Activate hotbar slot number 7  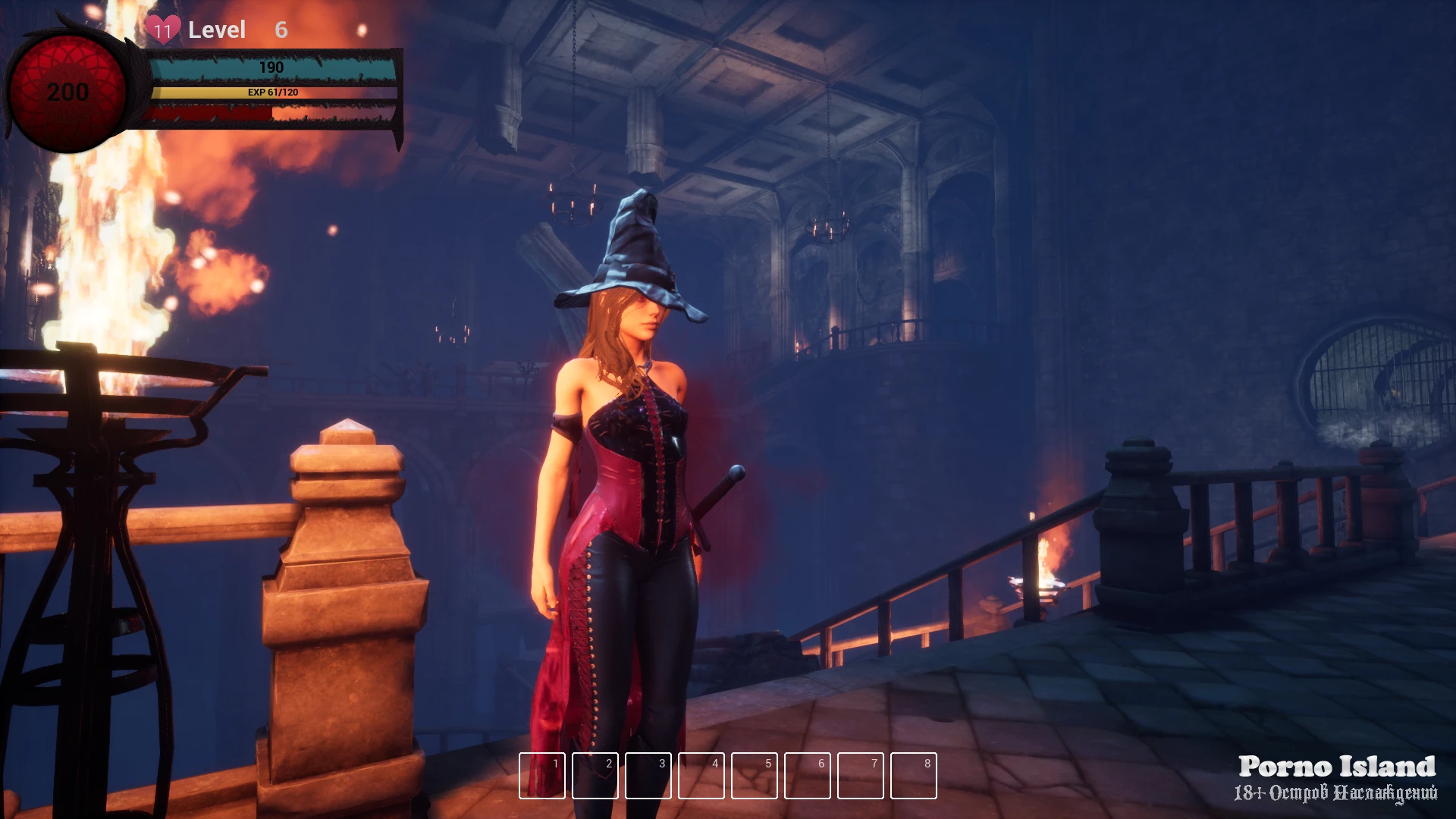(x=861, y=776)
